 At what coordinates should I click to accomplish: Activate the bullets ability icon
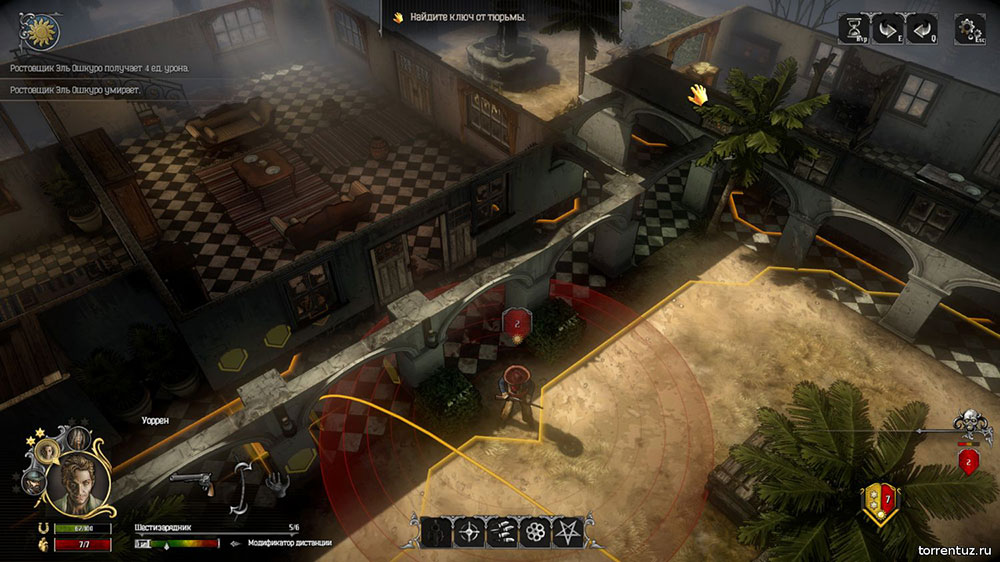coord(503,532)
